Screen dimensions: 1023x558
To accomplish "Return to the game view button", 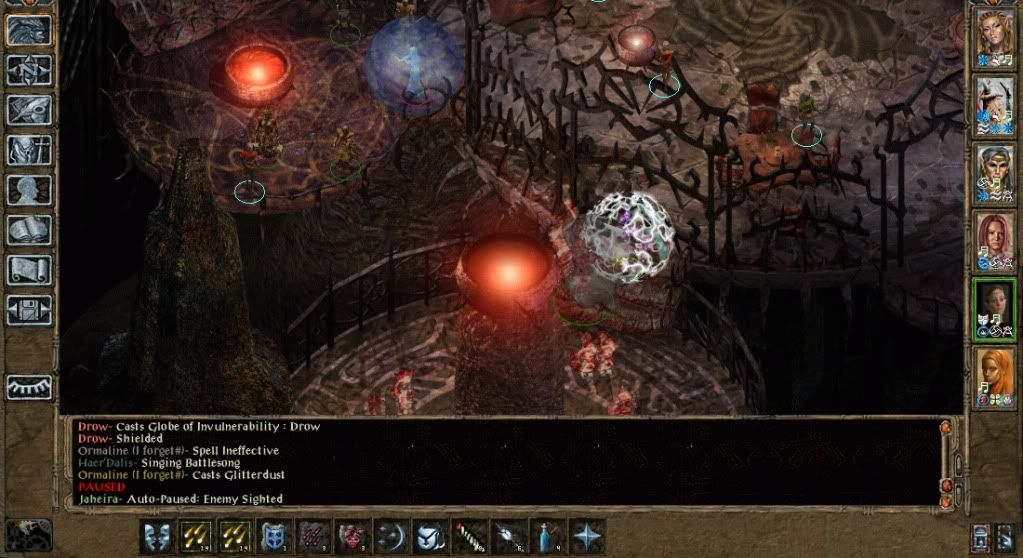I will [28, 30].
